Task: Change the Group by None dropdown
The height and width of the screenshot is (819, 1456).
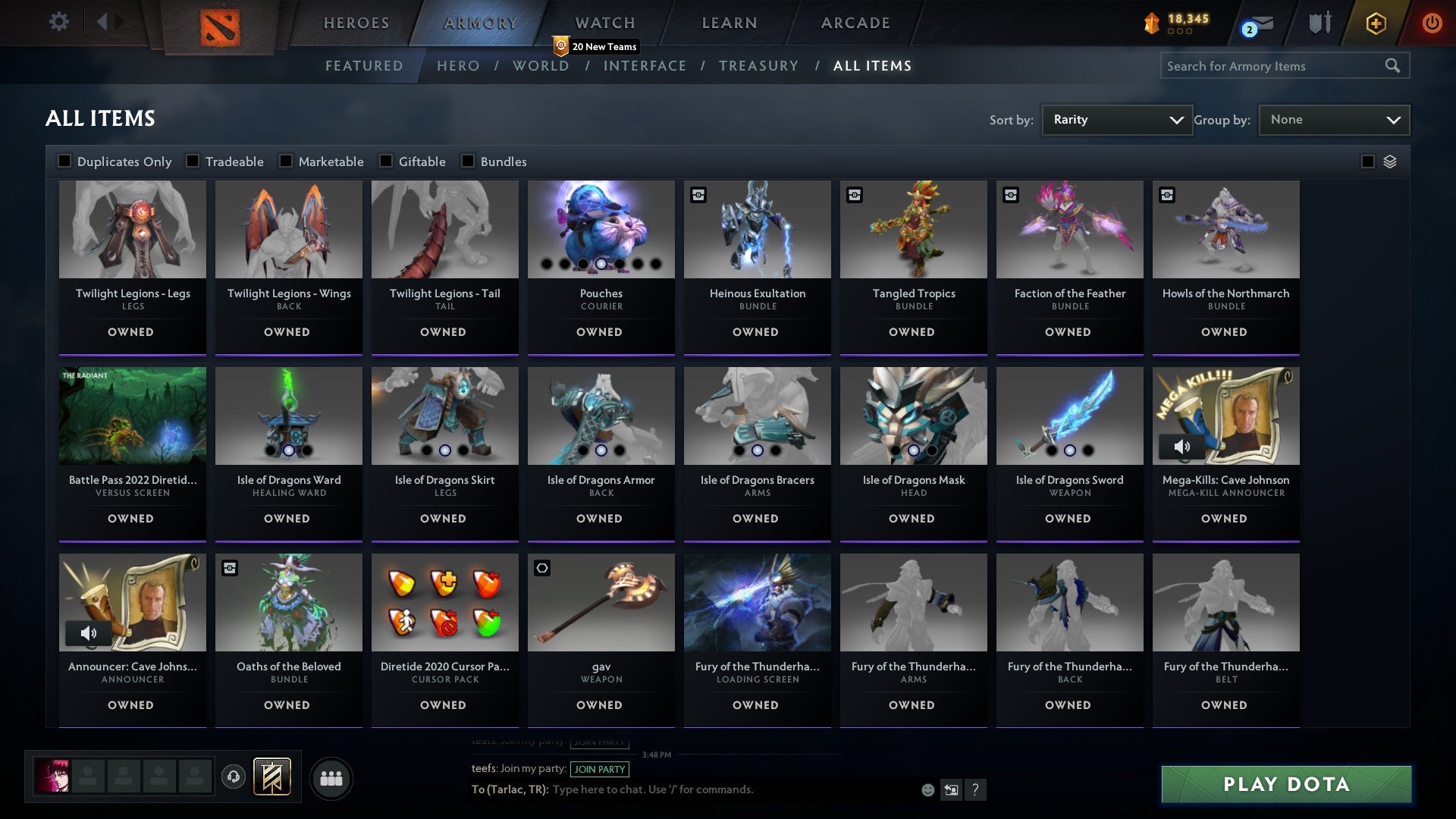Action: (x=1334, y=119)
